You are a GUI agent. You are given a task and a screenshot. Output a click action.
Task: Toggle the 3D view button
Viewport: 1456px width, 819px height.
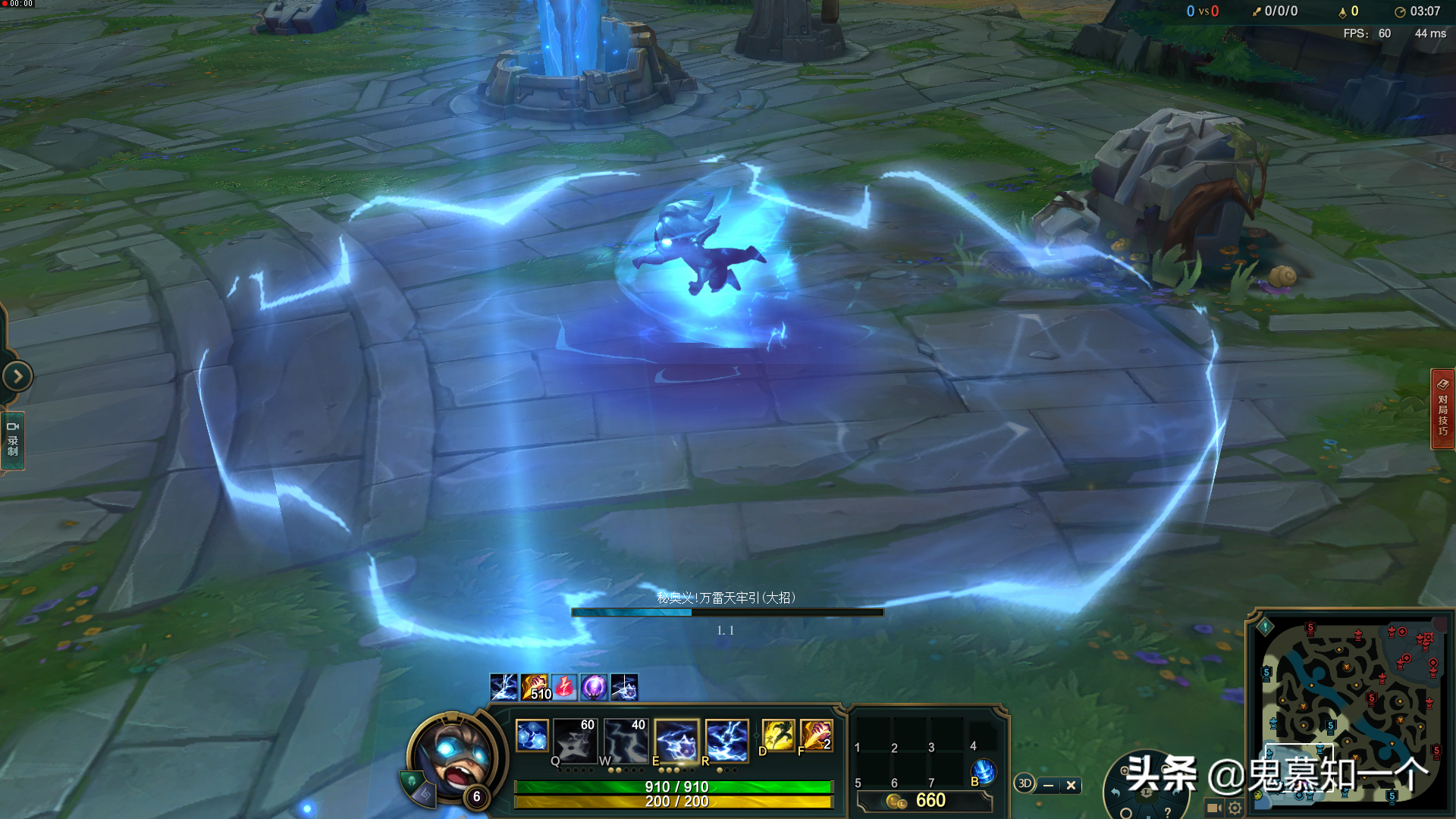(x=1025, y=784)
